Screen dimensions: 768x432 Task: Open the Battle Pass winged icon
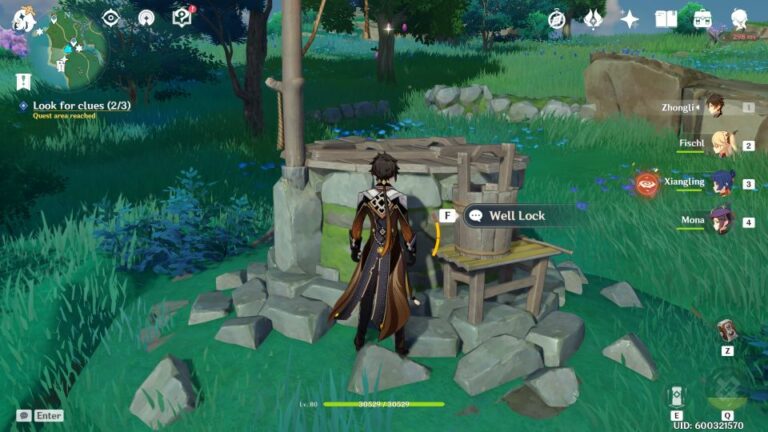(x=593, y=19)
